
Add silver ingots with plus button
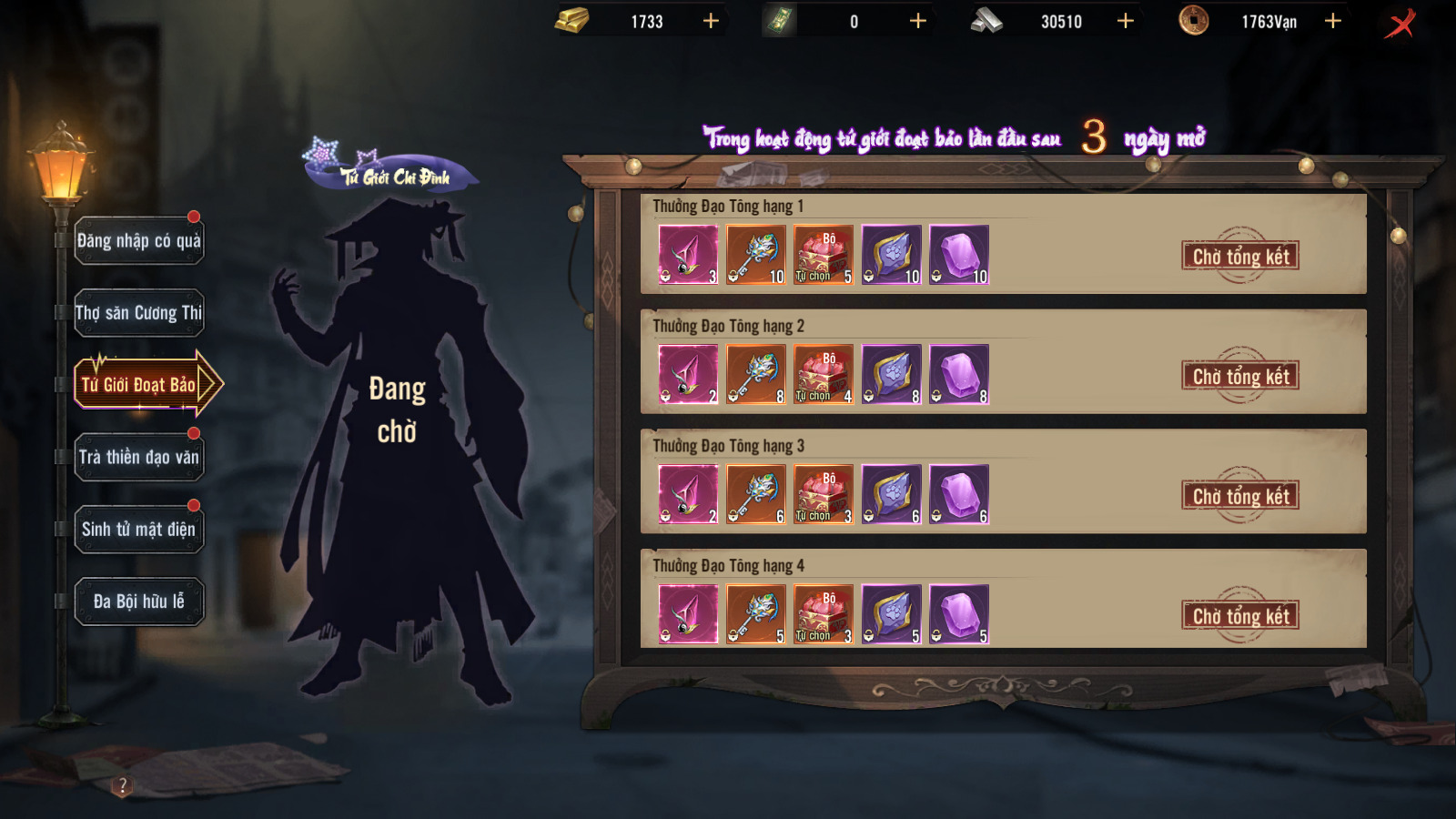(1126, 21)
